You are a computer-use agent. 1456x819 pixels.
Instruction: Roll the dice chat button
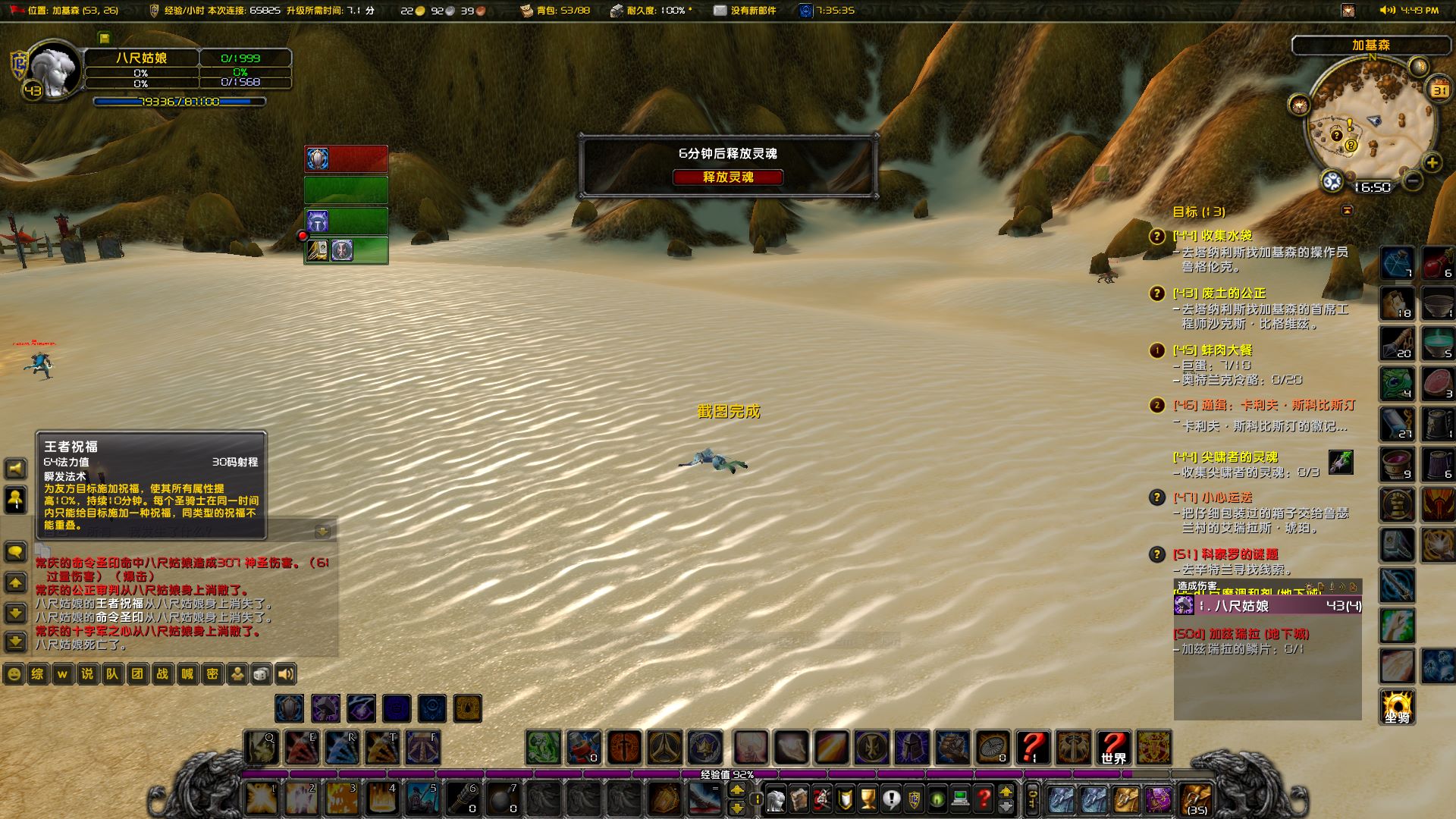tap(260, 674)
